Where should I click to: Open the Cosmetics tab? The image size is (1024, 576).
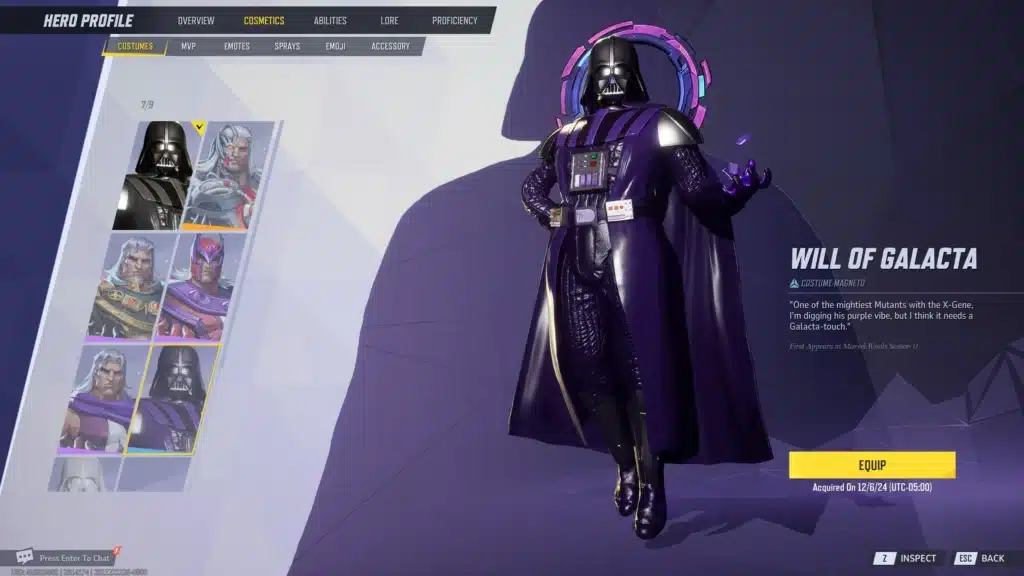tap(264, 21)
